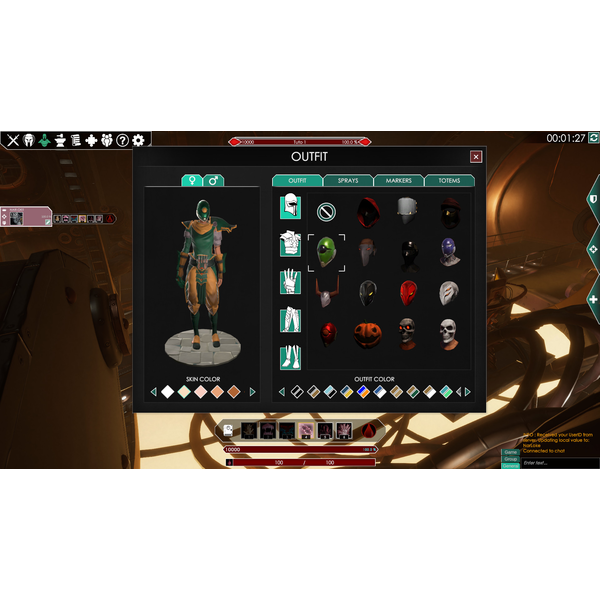This screenshot has width=600, height=600.
Task: Open the settings gear in top toolbar
Action: click(138, 141)
